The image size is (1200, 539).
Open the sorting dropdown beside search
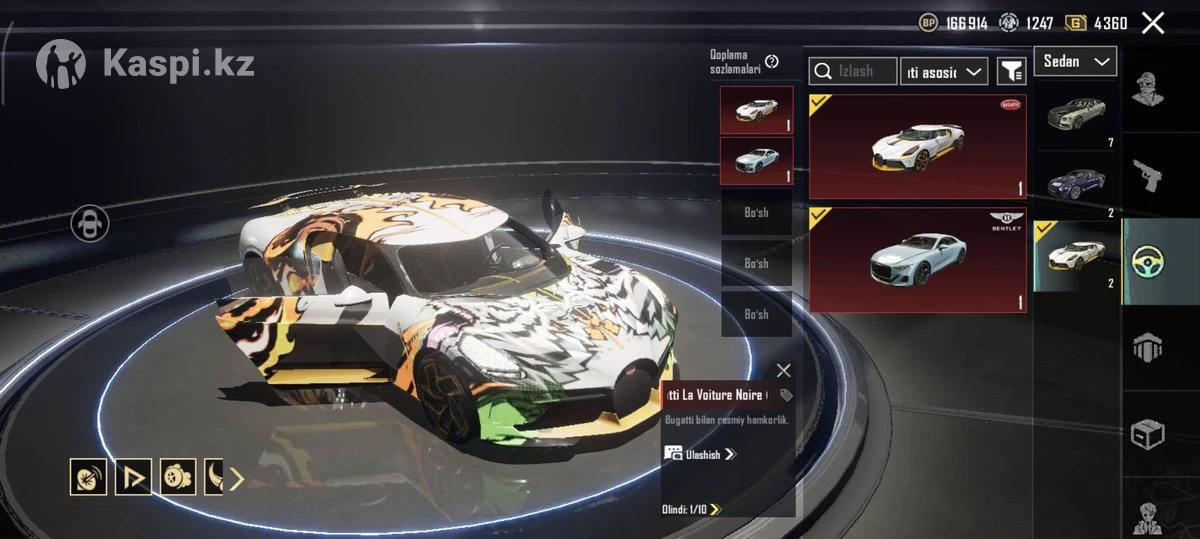coord(943,71)
